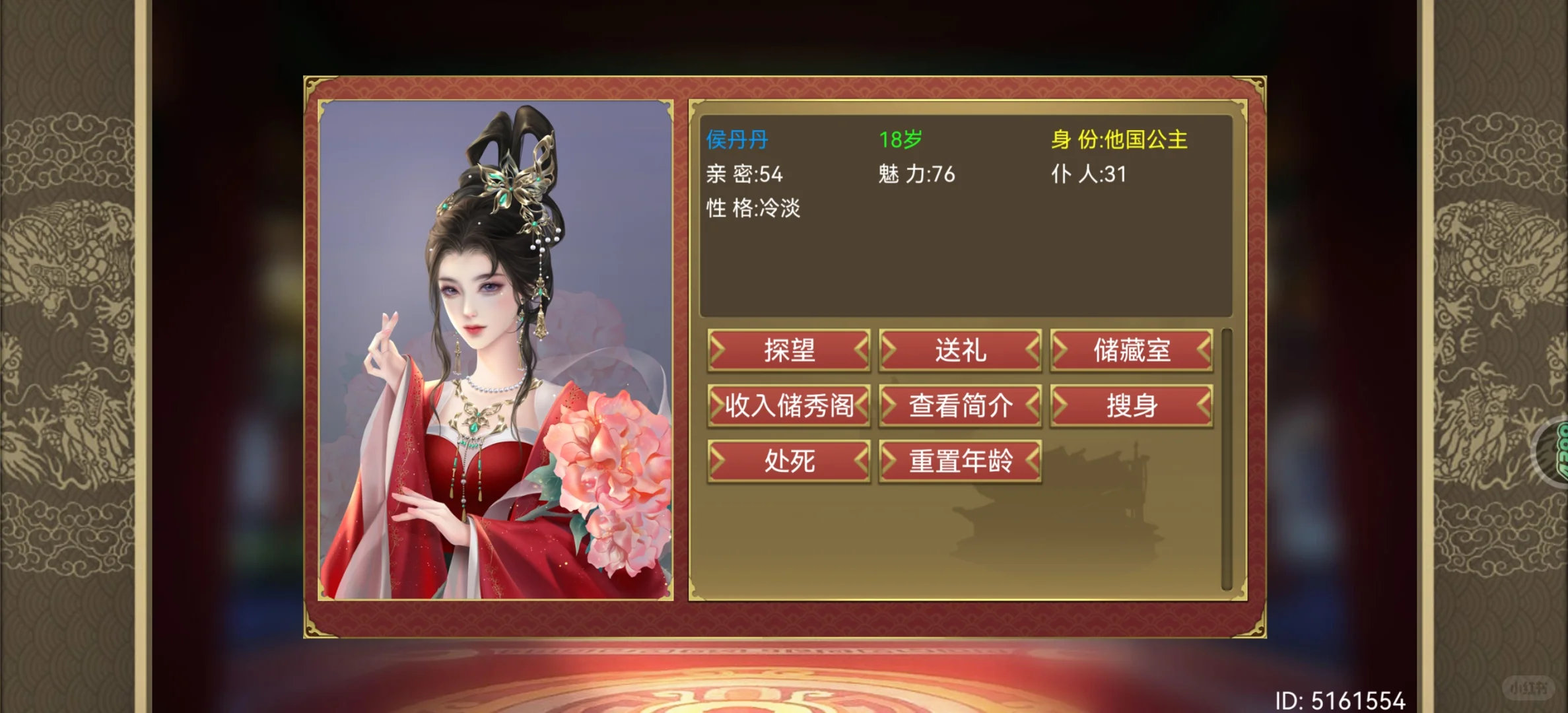Image resolution: width=1568 pixels, height=713 pixels.
Task: Tap the 探望 (Visit) button
Action: pos(789,351)
